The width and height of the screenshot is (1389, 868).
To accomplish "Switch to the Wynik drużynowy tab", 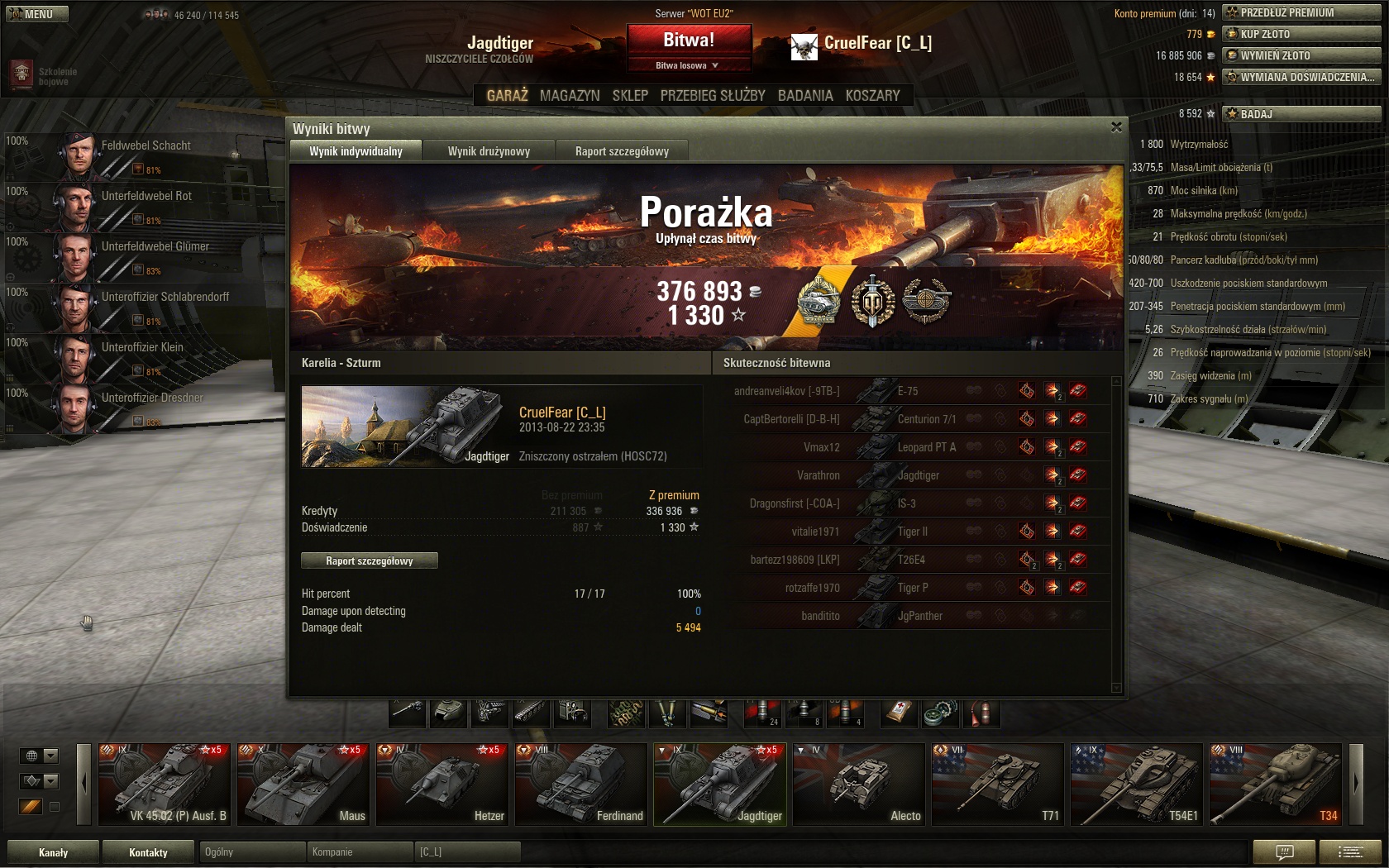I will tap(489, 151).
